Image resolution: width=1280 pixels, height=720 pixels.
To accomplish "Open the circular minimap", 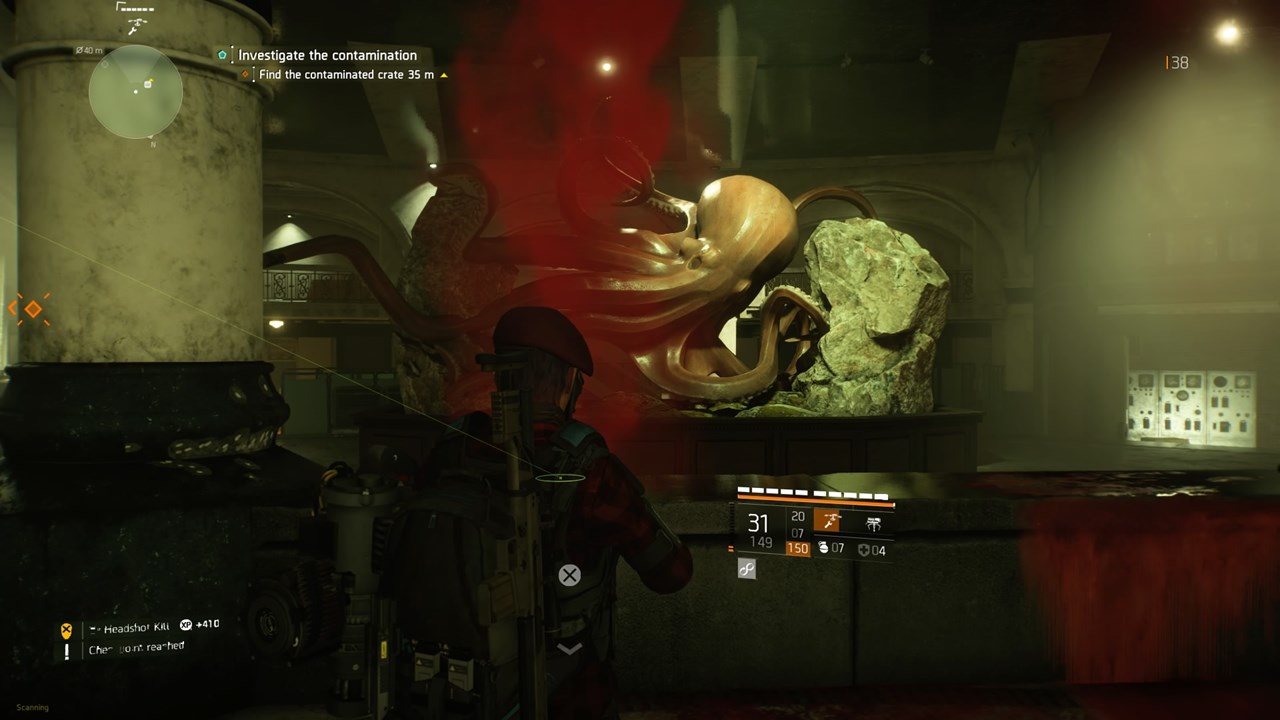I will point(136,92).
